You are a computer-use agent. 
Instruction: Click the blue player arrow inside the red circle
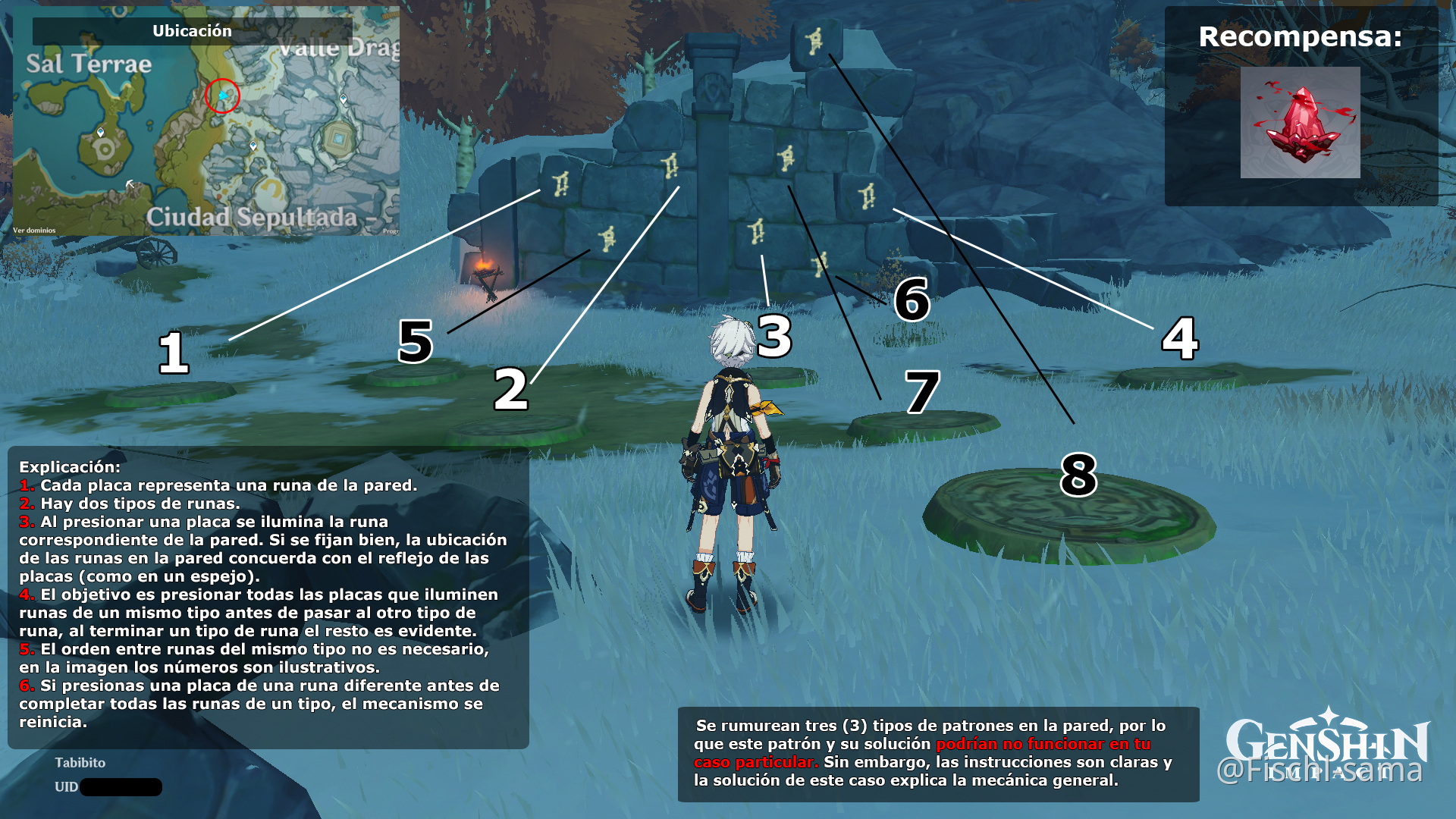pos(223,96)
